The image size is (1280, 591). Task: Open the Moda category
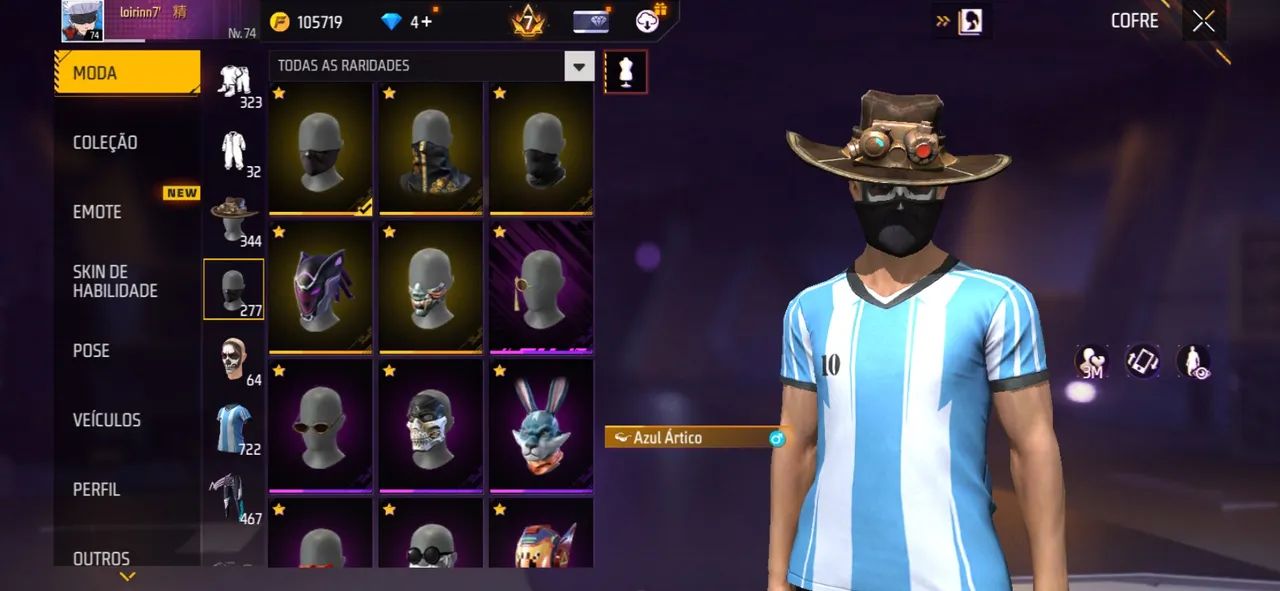(127, 73)
